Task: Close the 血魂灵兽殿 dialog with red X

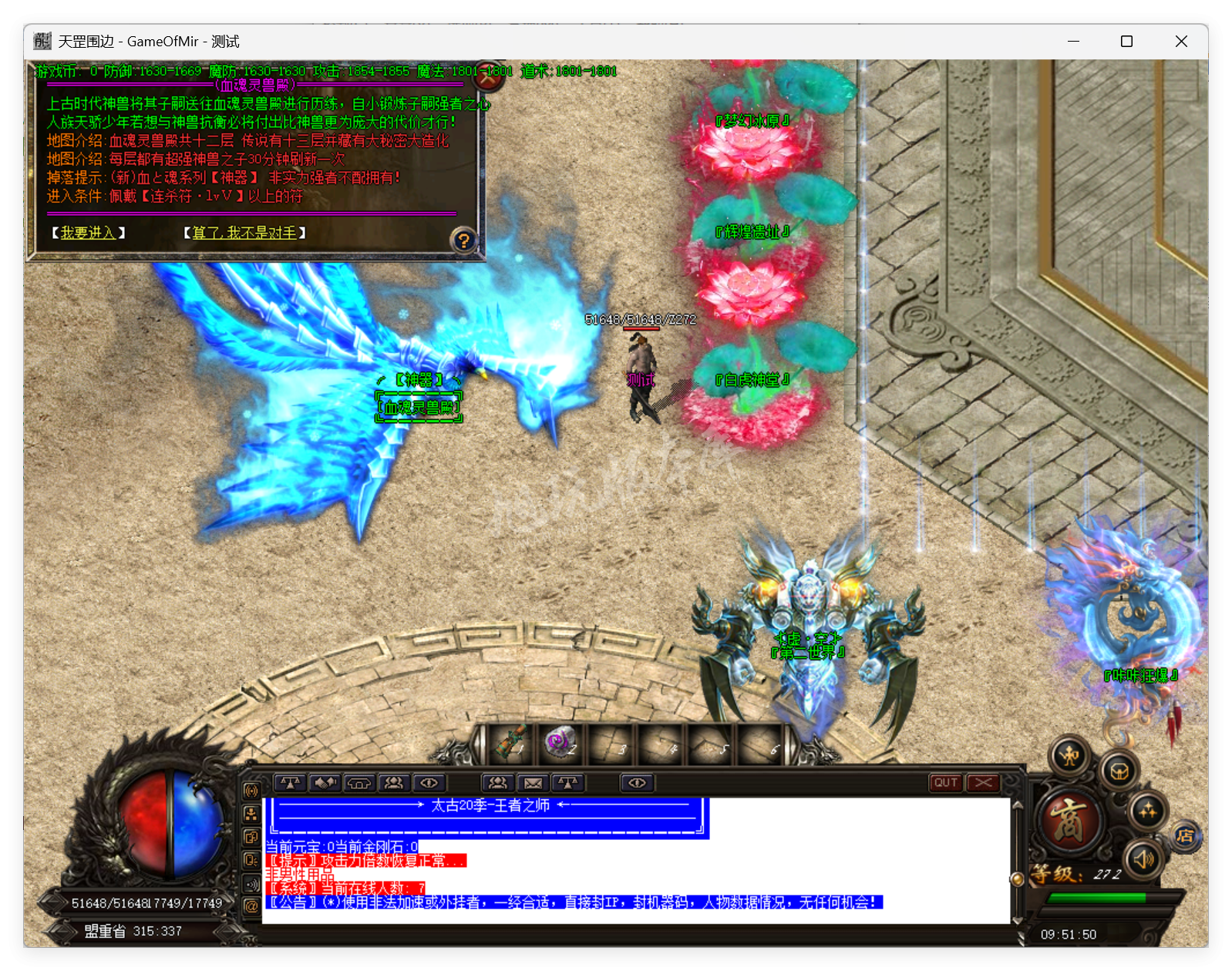Action: pos(488,76)
